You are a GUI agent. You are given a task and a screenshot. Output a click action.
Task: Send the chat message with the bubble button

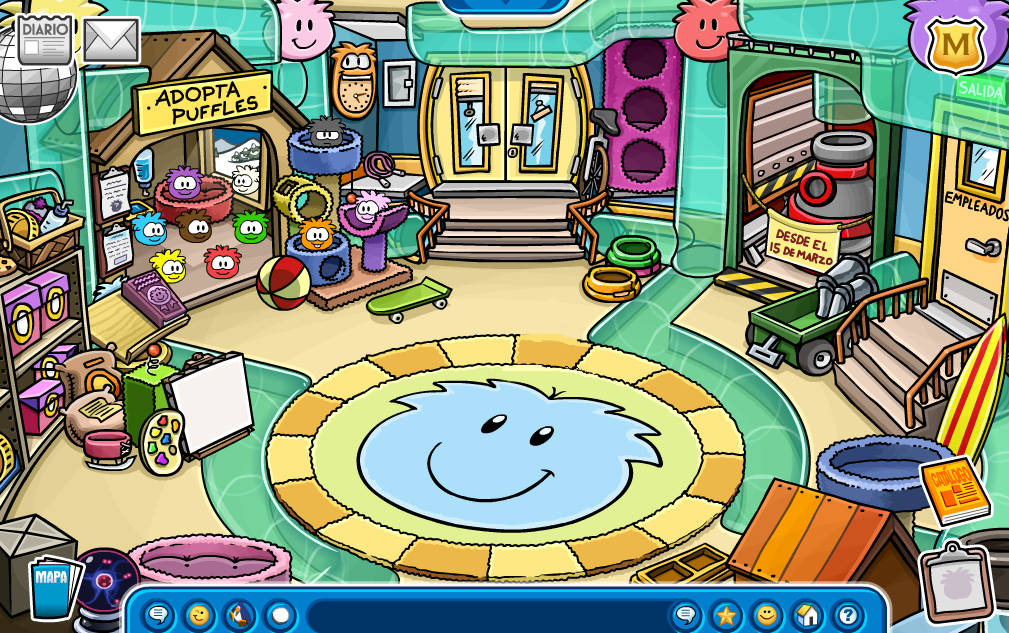tap(686, 615)
